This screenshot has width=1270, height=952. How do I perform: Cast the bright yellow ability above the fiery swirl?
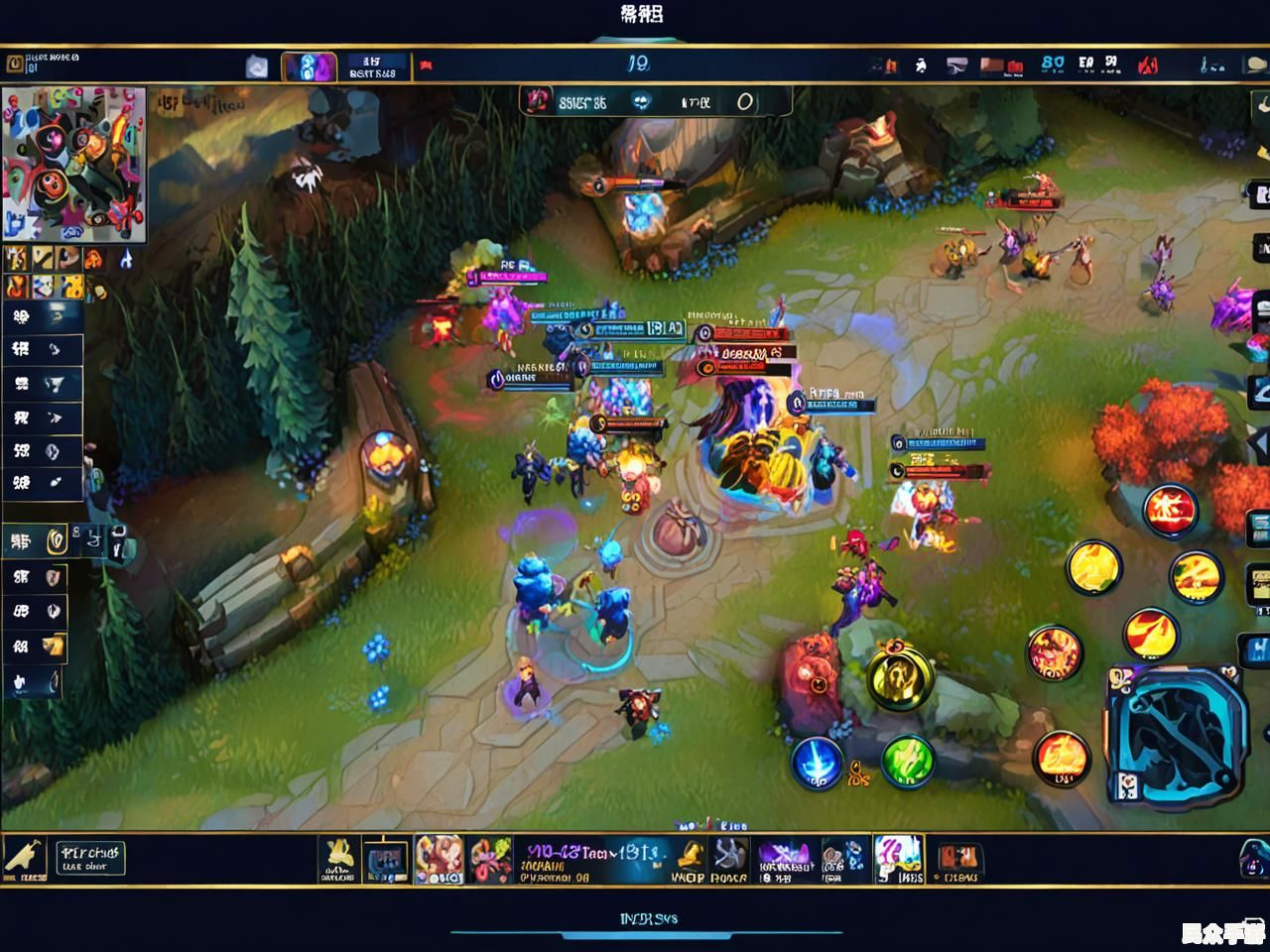tap(1092, 568)
